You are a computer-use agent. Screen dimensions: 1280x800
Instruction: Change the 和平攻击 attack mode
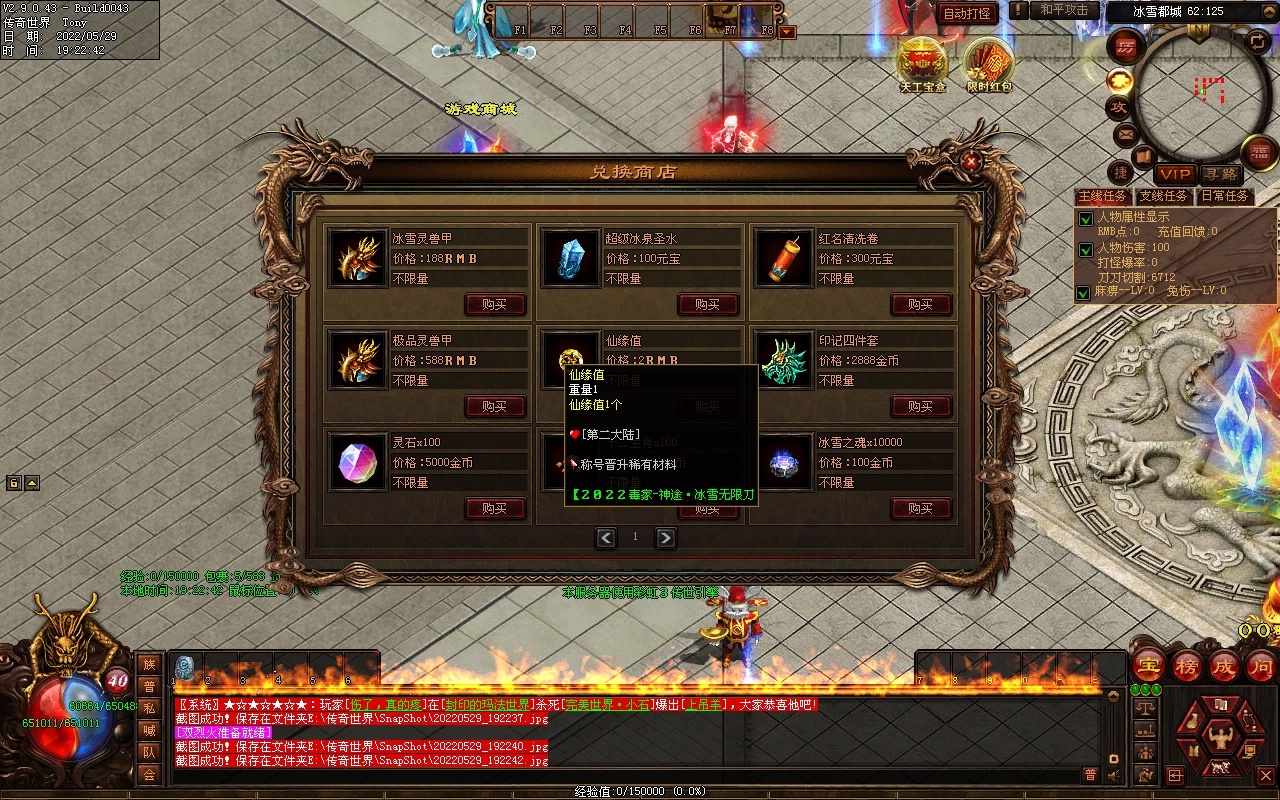click(1063, 10)
